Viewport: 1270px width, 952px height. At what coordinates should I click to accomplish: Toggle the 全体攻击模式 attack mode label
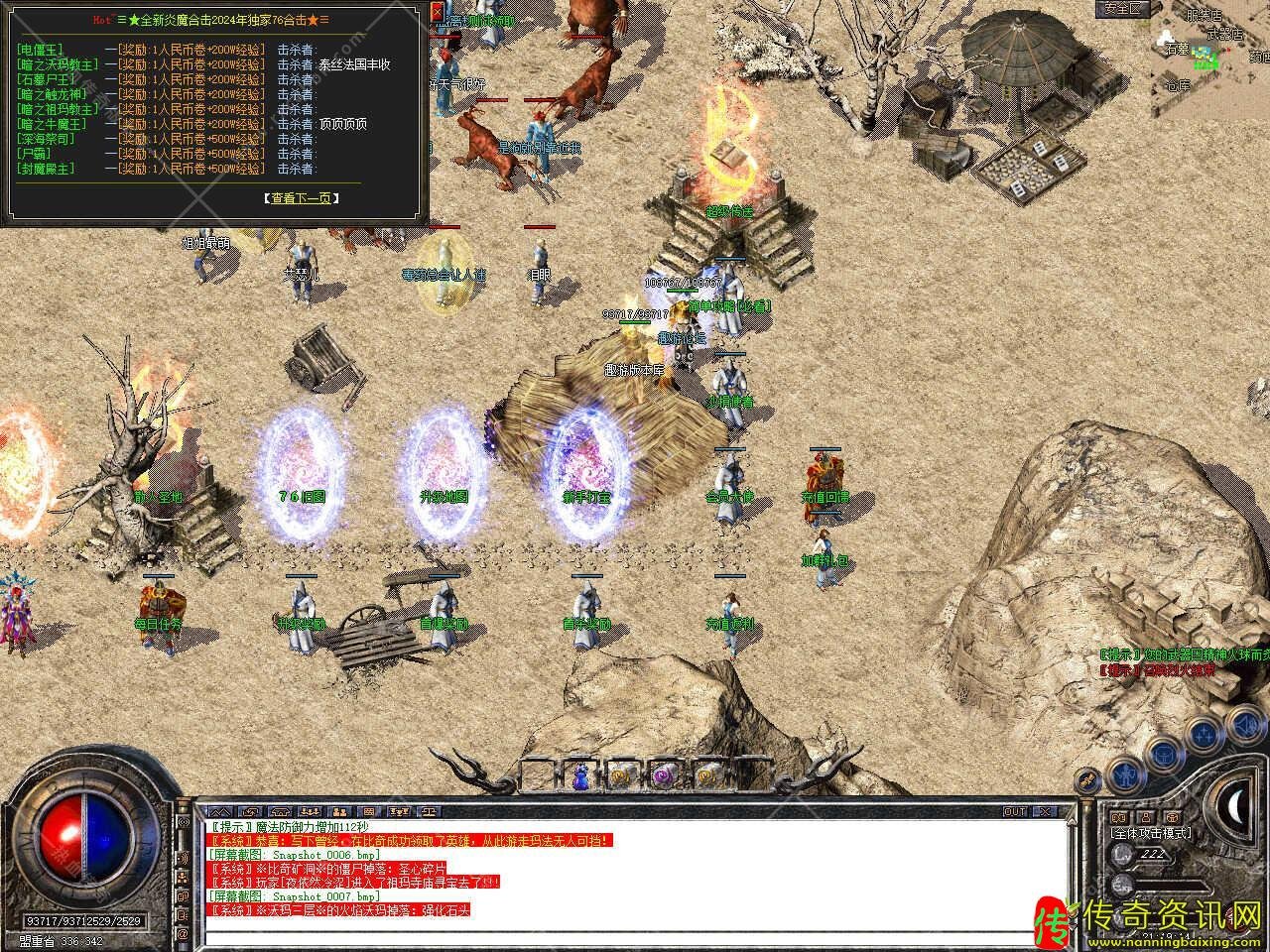1152,833
